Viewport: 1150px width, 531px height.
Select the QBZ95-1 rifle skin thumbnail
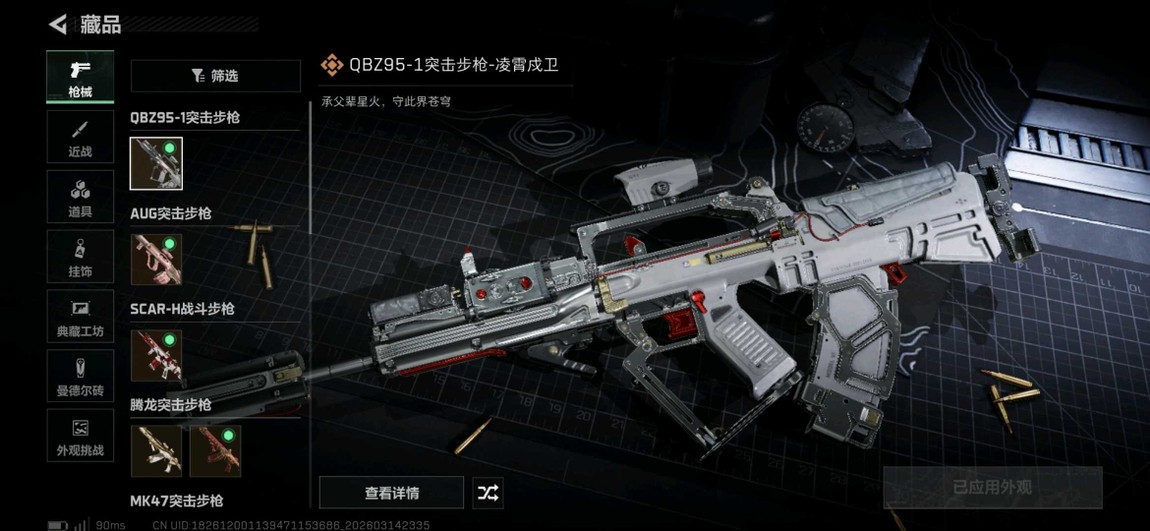156,164
